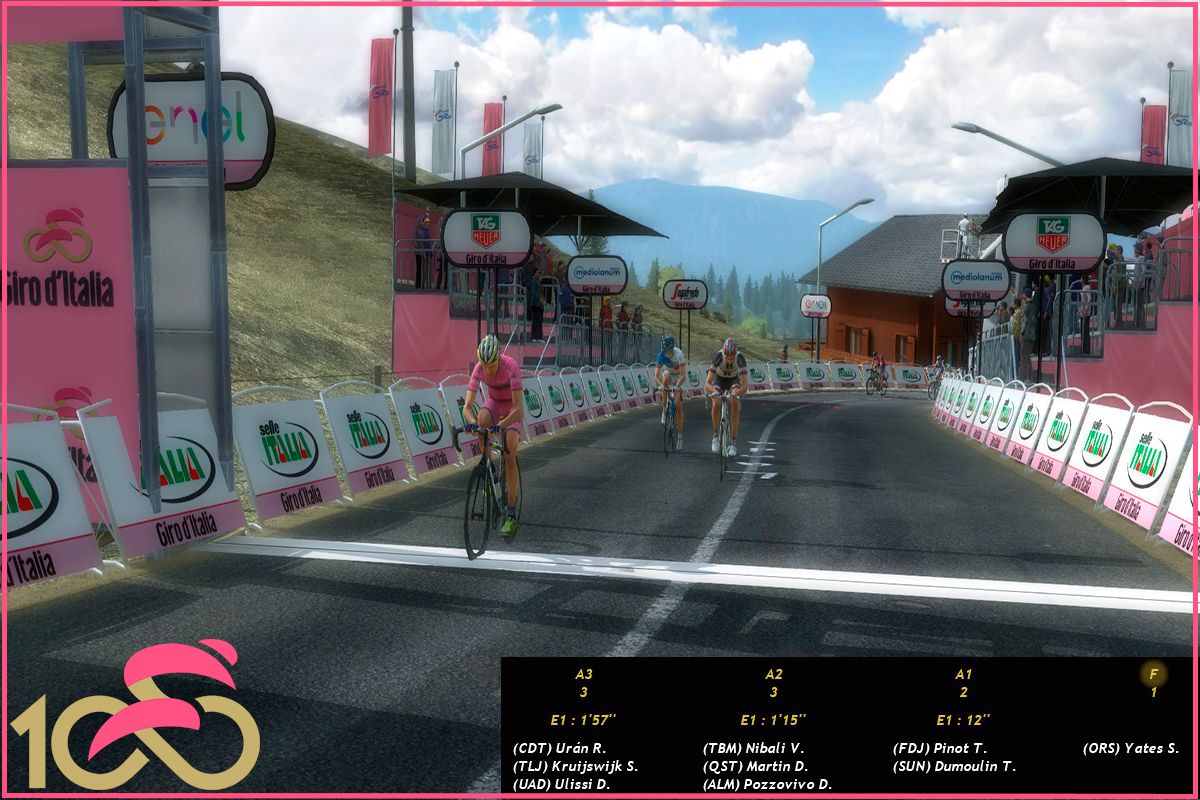The width and height of the screenshot is (1200, 800).
Task: Select the A3 group header
Action: (x=584, y=675)
